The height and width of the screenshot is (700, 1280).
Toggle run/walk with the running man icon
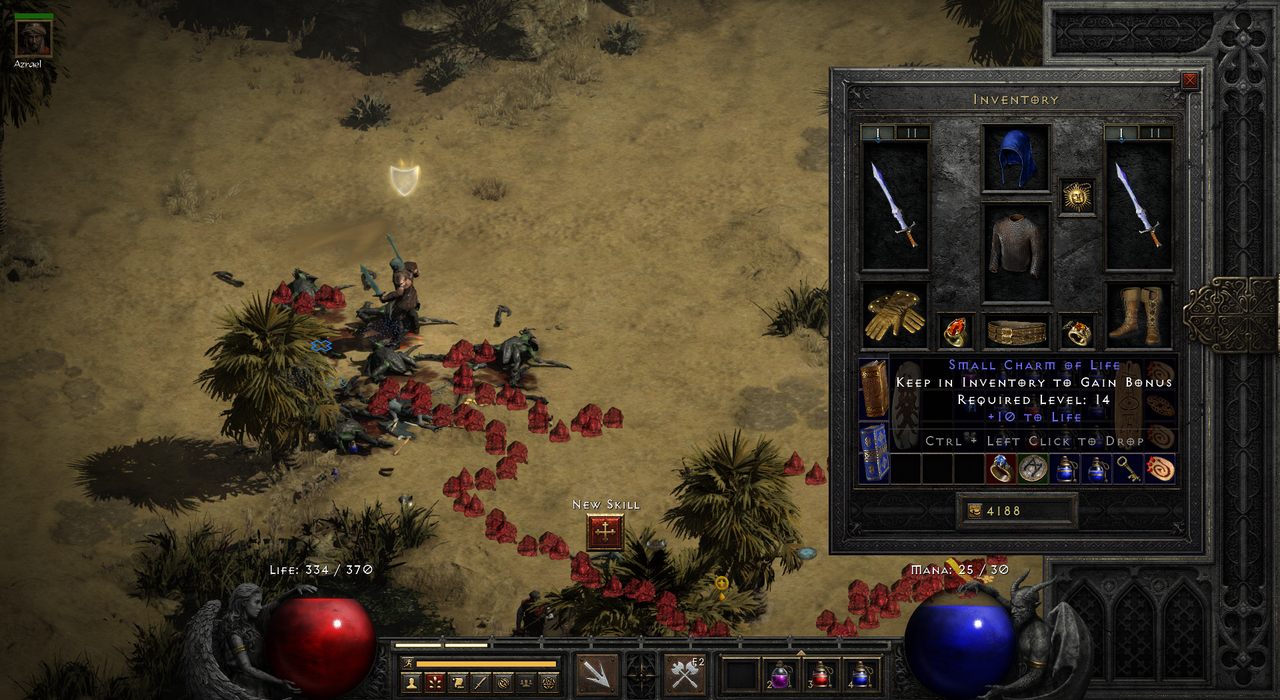[407, 662]
